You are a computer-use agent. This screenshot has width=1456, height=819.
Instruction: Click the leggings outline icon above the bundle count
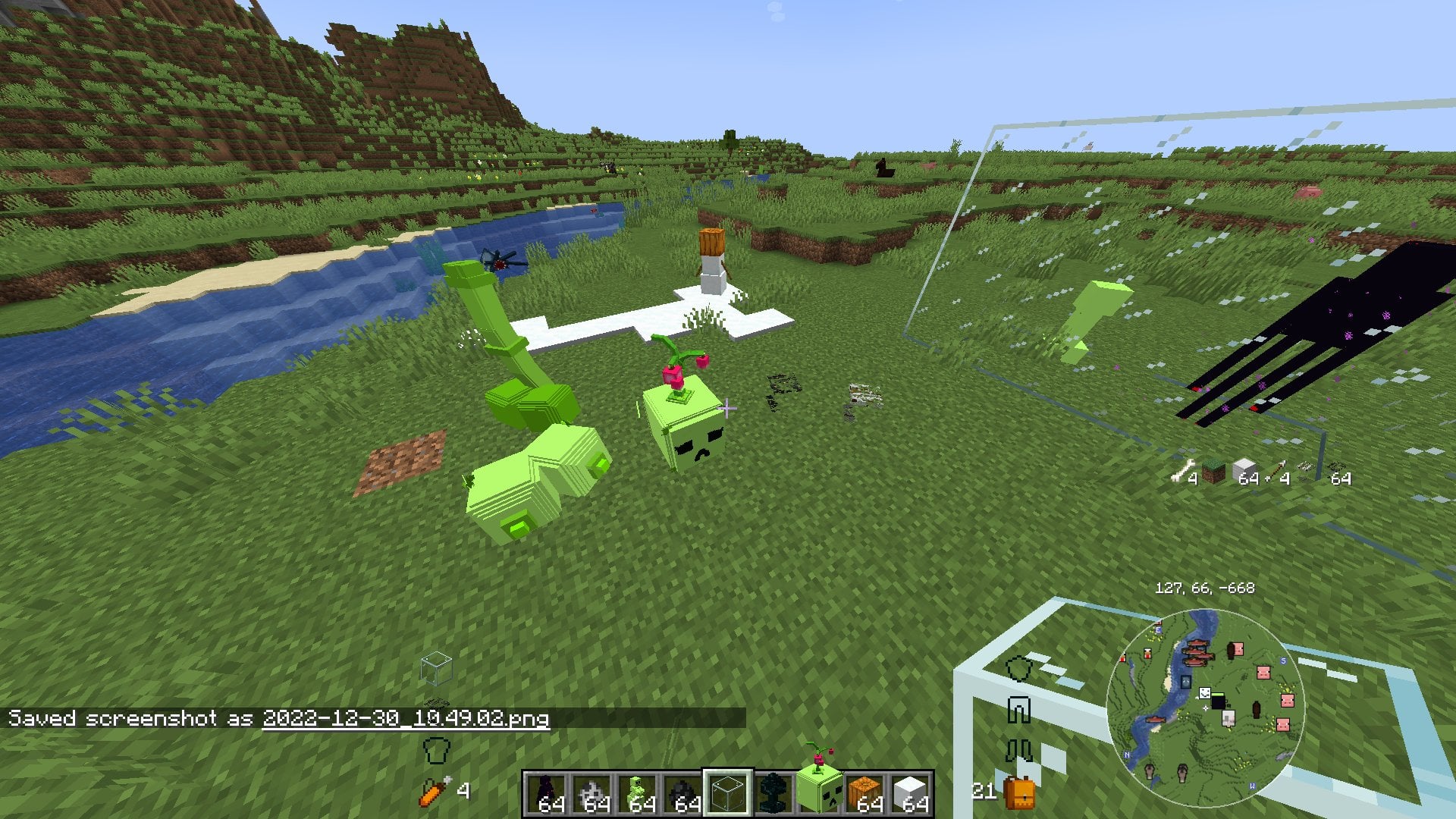click(1018, 710)
